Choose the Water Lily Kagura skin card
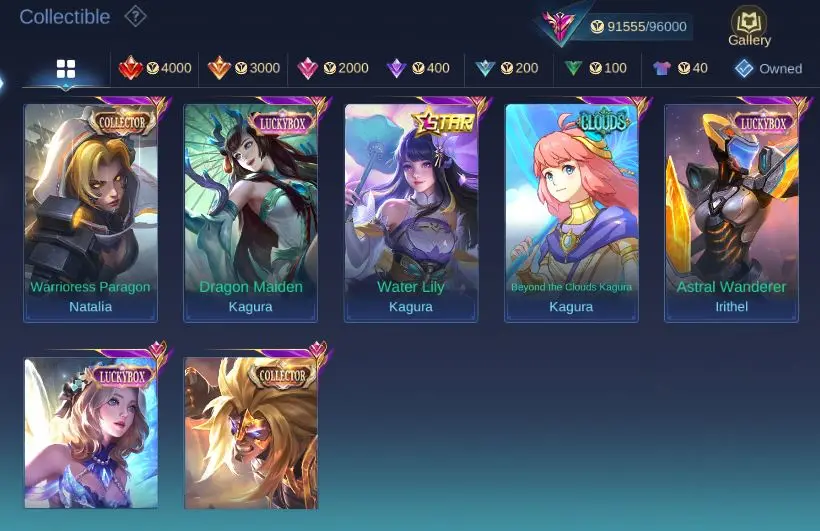The width and height of the screenshot is (820, 531). tap(411, 212)
